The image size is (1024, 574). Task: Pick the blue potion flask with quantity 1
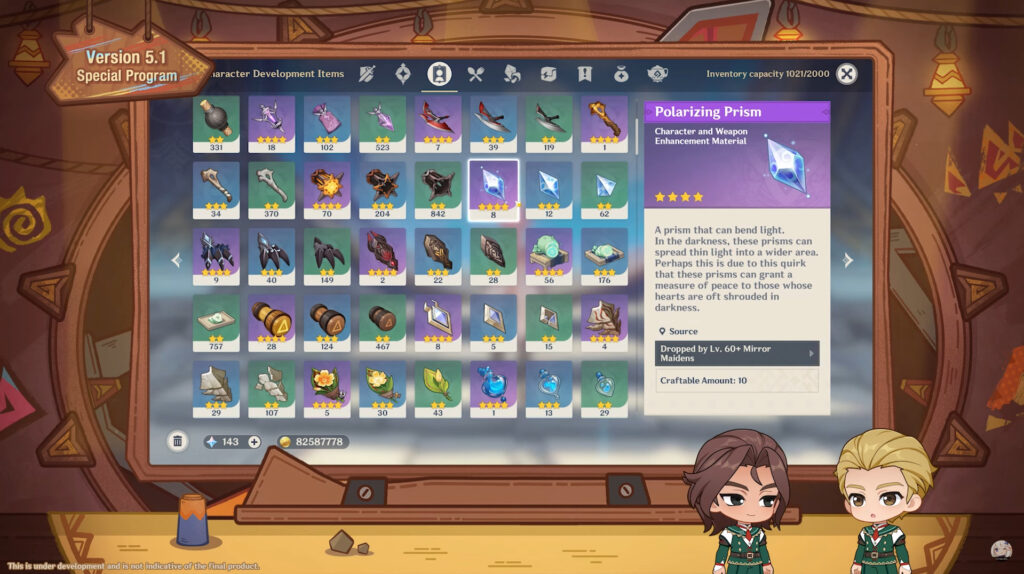(493, 387)
